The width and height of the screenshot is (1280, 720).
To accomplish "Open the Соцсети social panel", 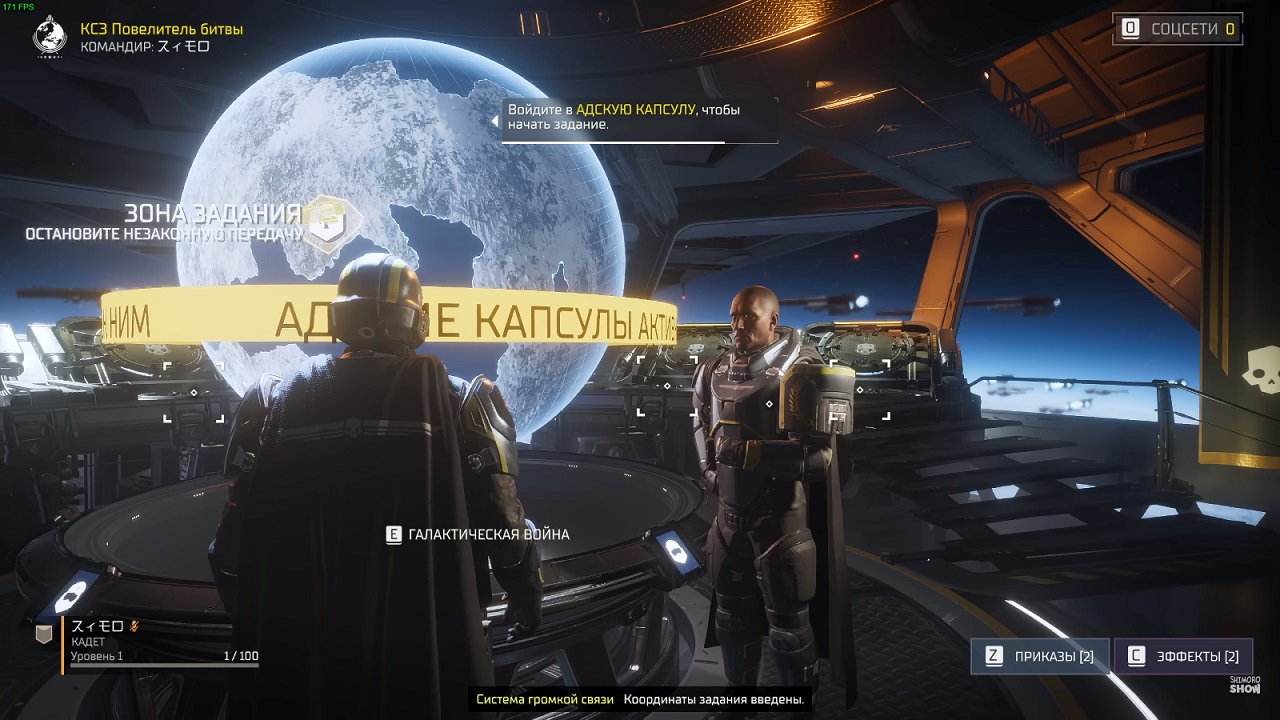I will [x=1178, y=29].
